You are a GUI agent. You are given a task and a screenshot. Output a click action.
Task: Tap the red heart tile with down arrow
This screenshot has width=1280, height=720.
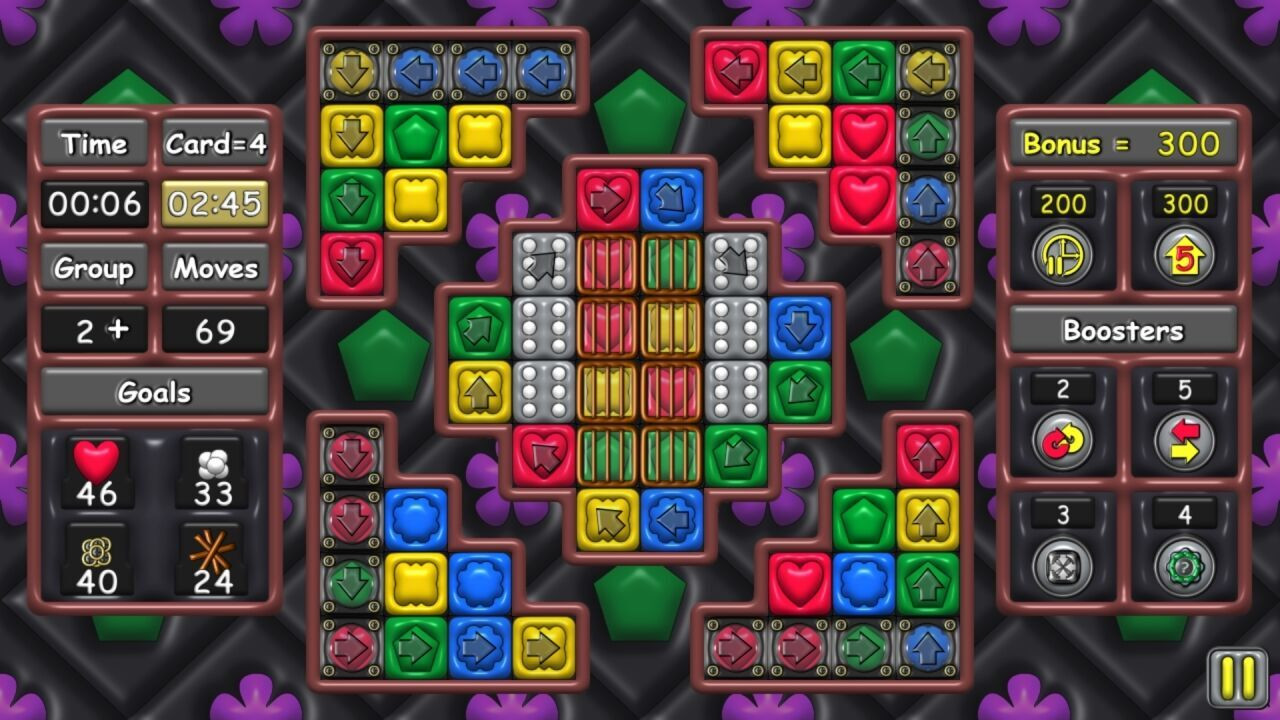[352, 264]
